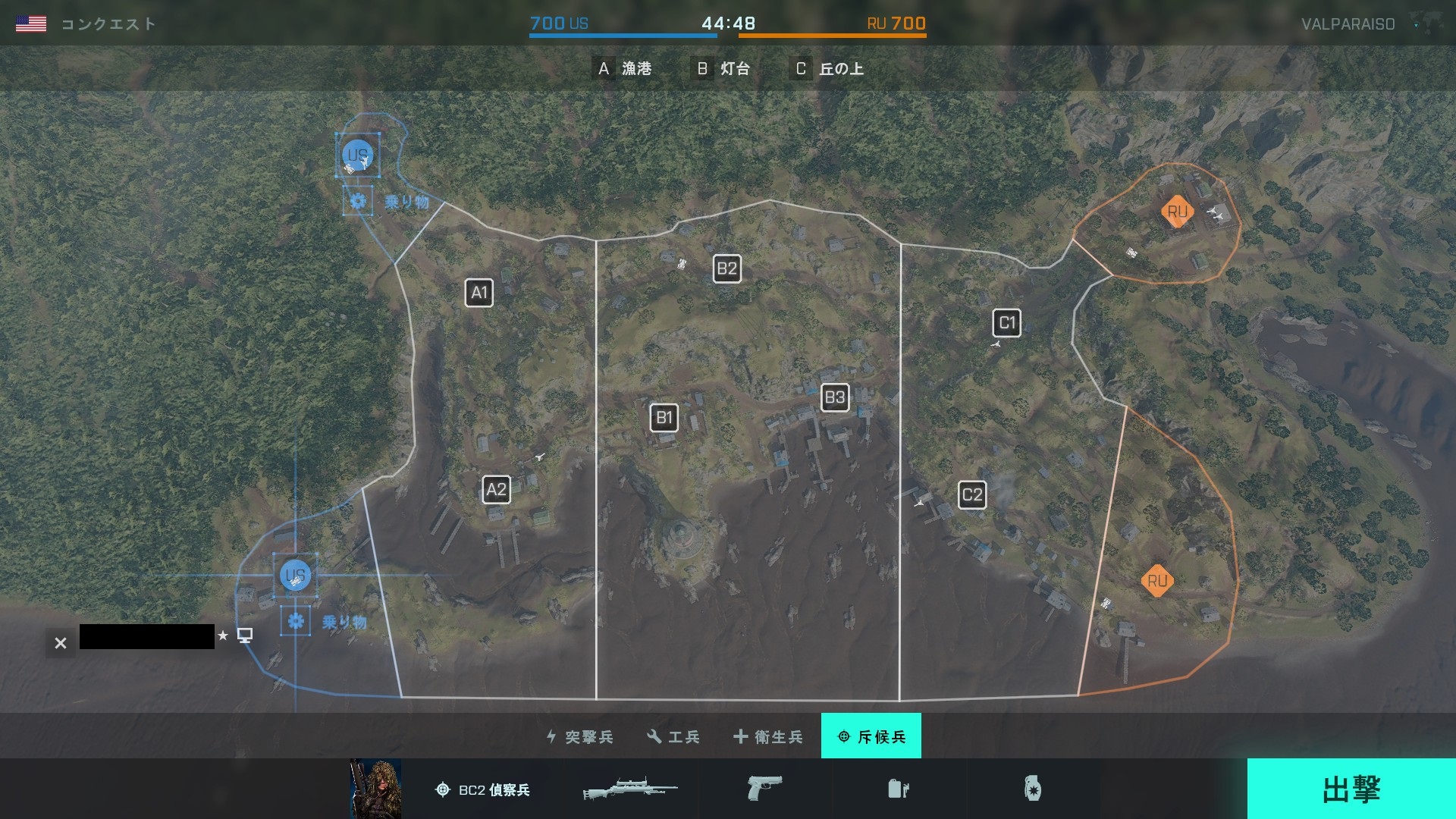The width and height of the screenshot is (1456, 819).
Task: Open the southern 乗り物 vehicle spawn
Action: (296, 622)
